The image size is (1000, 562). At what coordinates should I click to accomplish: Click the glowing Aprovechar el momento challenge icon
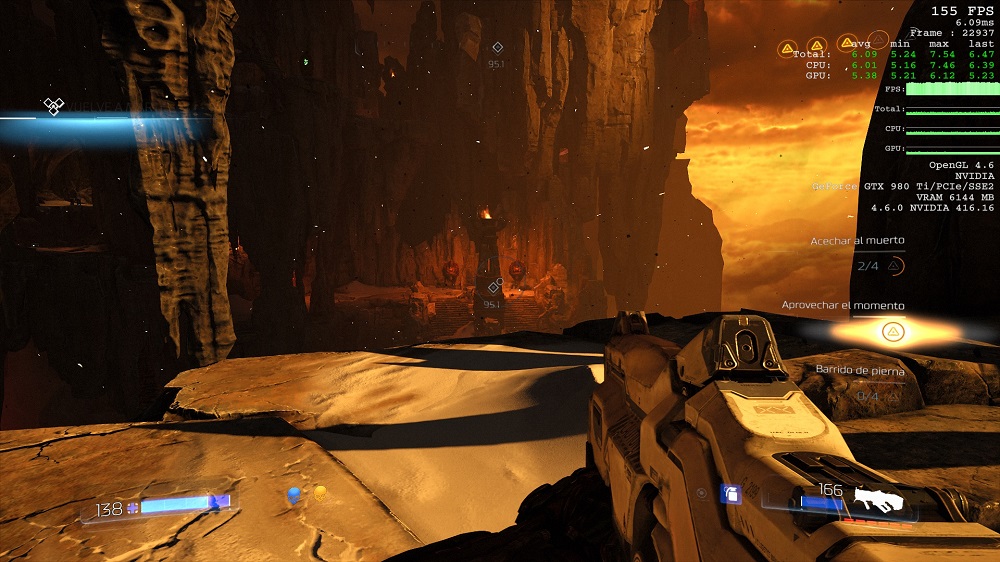[x=893, y=332]
